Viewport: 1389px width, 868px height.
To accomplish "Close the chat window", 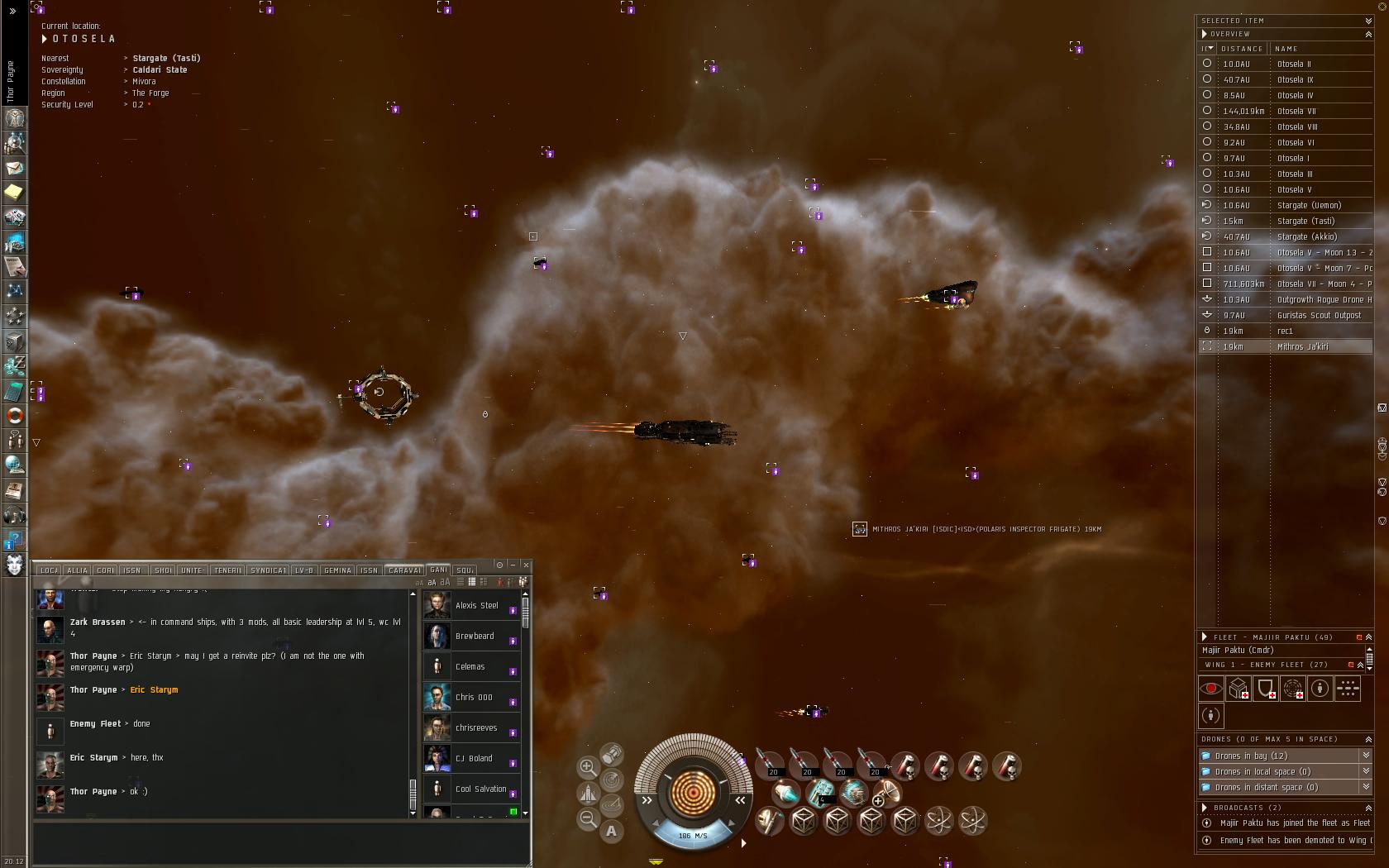I will coord(526,565).
